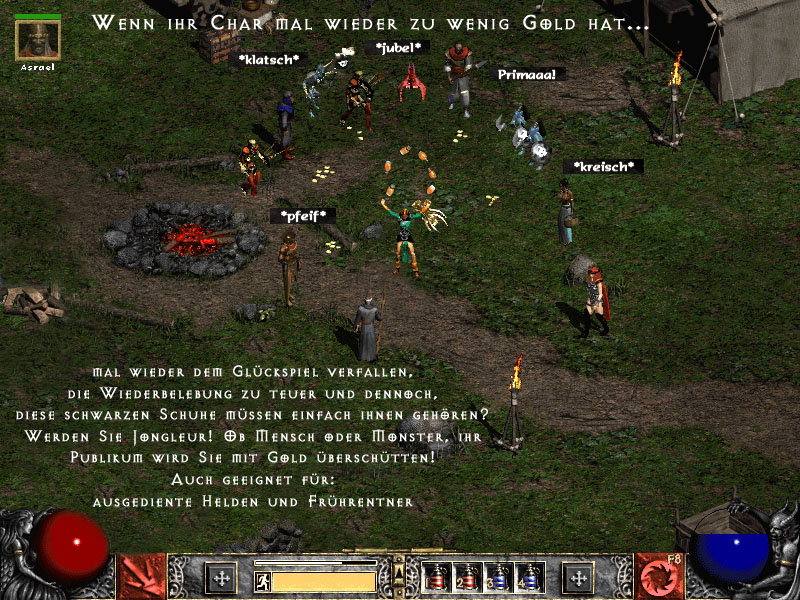Use the red healing potion in belt slot 2
800x600 pixels.
[467, 577]
